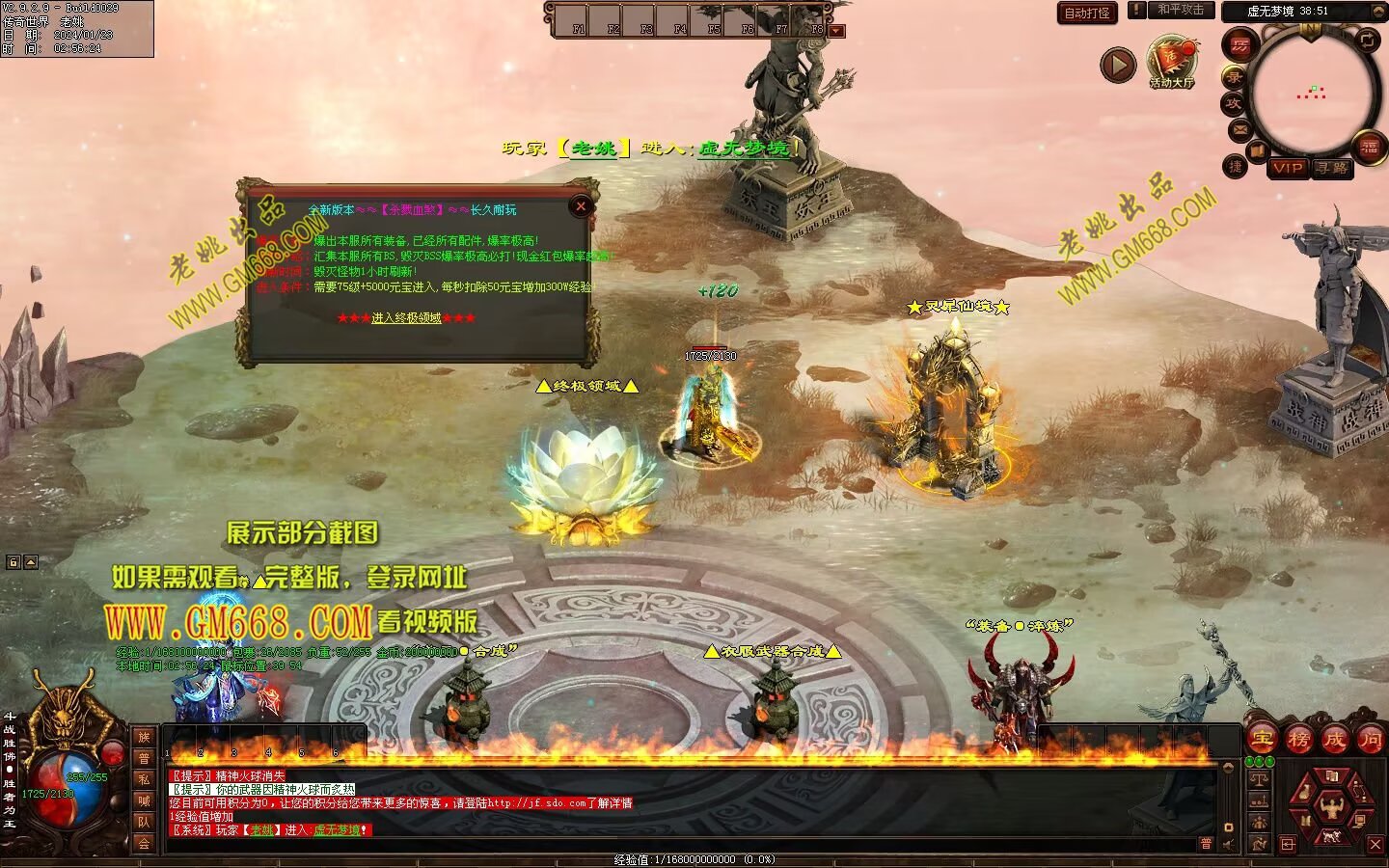Close the announcement dialog with red X
1389x868 pixels.
click(581, 205)
